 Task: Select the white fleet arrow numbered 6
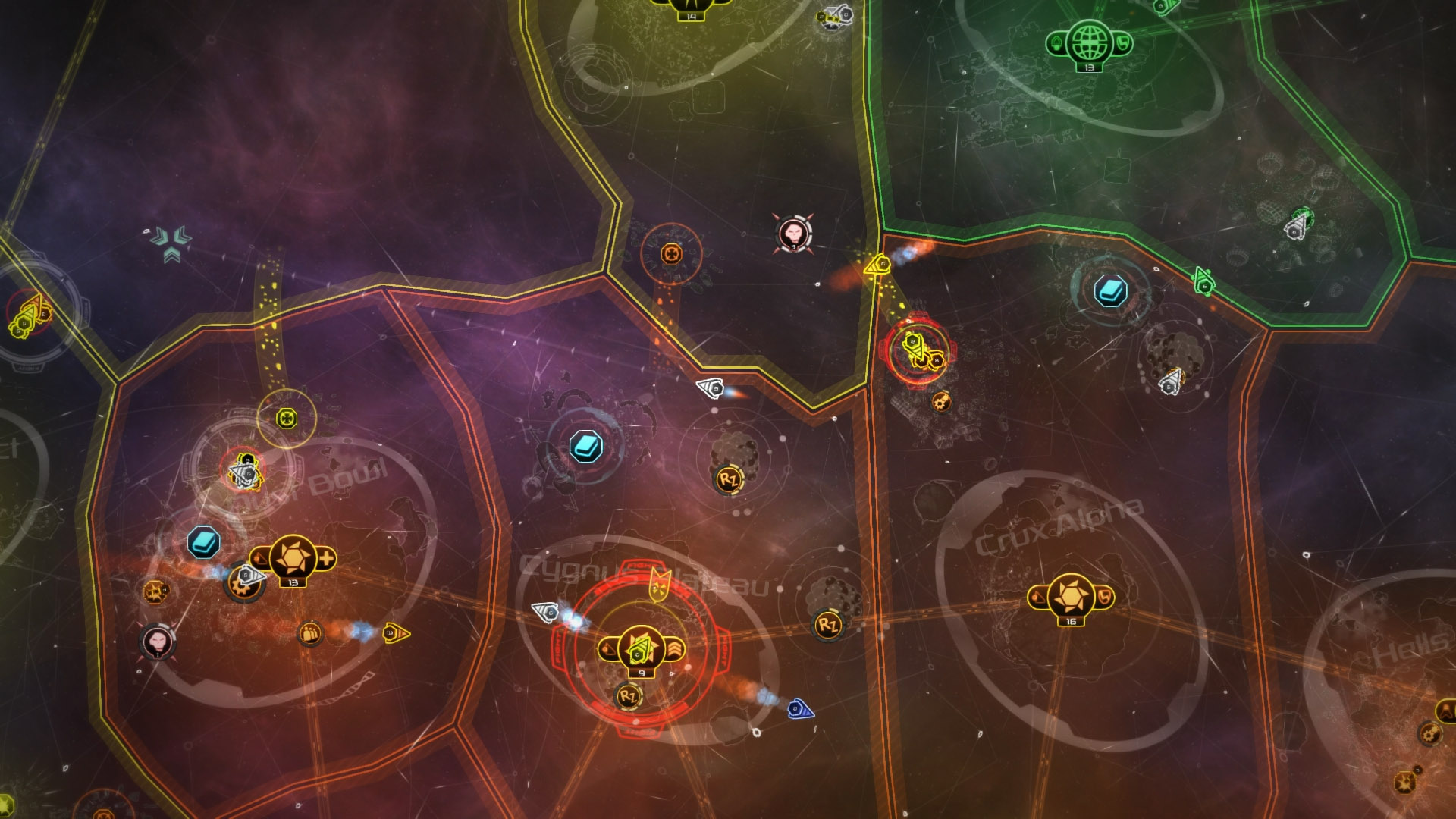coord(544,613)
